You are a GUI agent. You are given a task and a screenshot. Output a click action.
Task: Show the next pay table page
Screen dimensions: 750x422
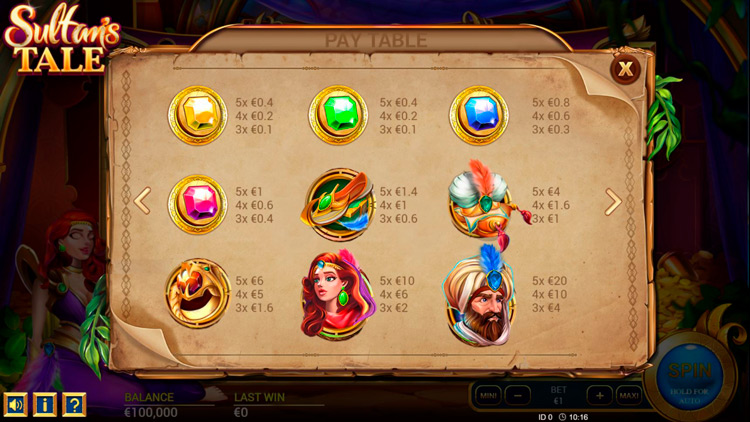coord(613,202)
